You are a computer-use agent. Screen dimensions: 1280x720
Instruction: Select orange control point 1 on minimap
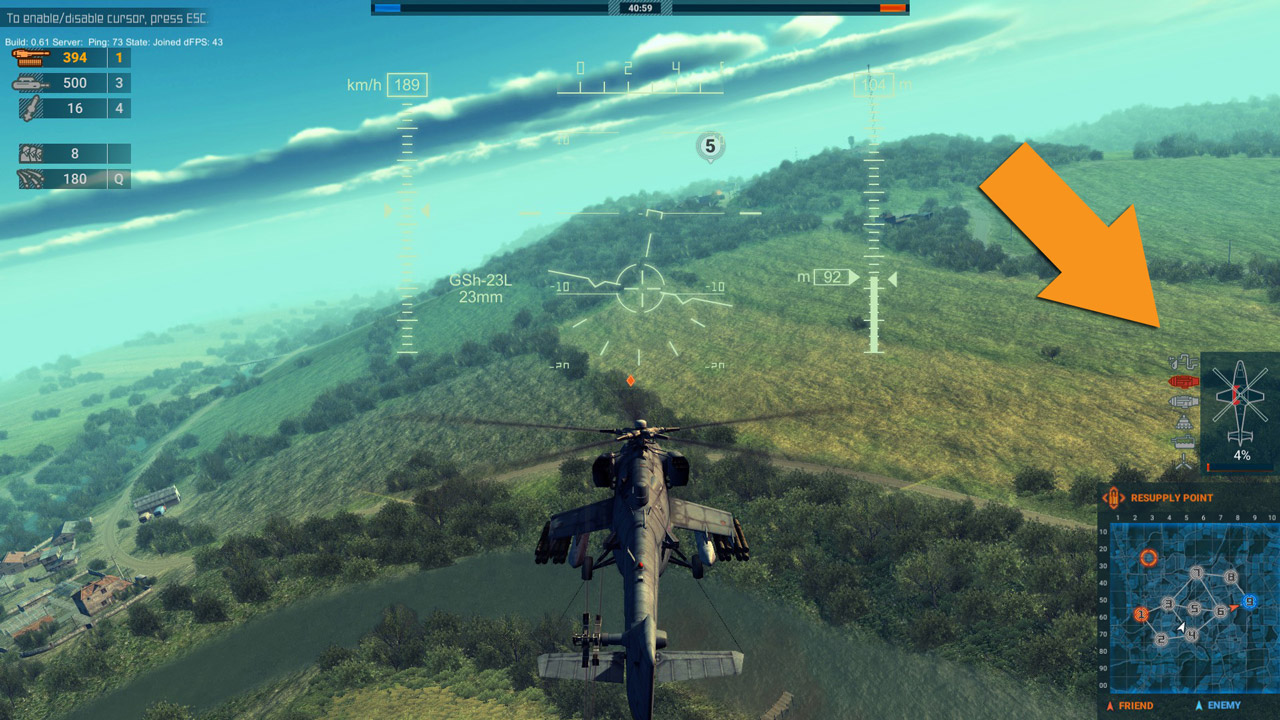pyautogui.click(x=1140, y=614)
